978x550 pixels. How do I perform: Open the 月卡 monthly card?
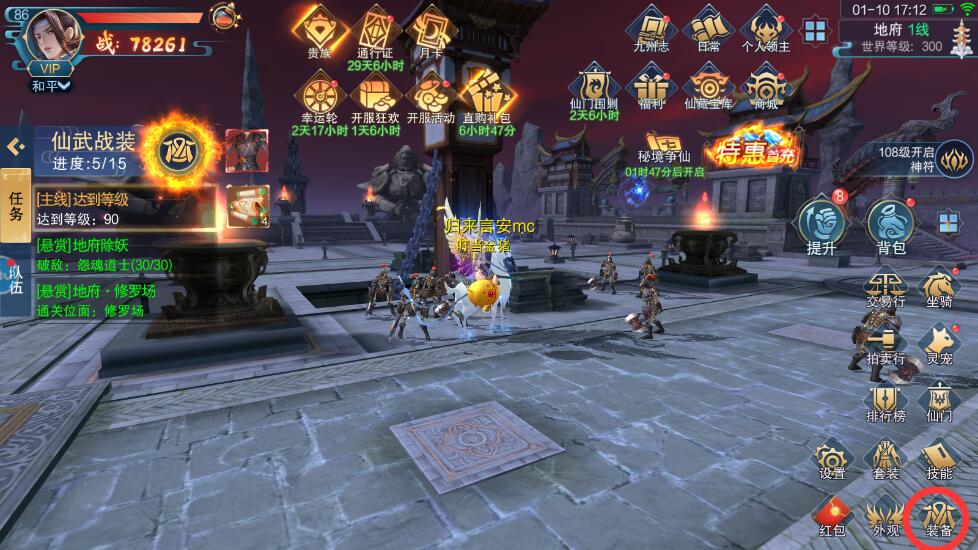tap(431, 32)
